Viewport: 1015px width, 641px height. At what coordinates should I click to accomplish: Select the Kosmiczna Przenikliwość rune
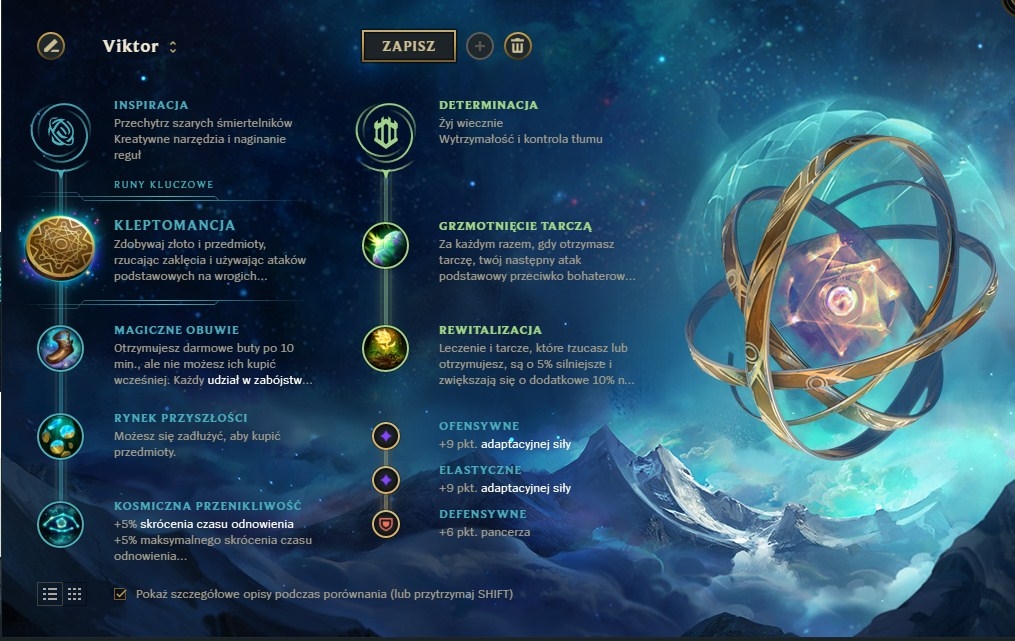tap(60, 522)
